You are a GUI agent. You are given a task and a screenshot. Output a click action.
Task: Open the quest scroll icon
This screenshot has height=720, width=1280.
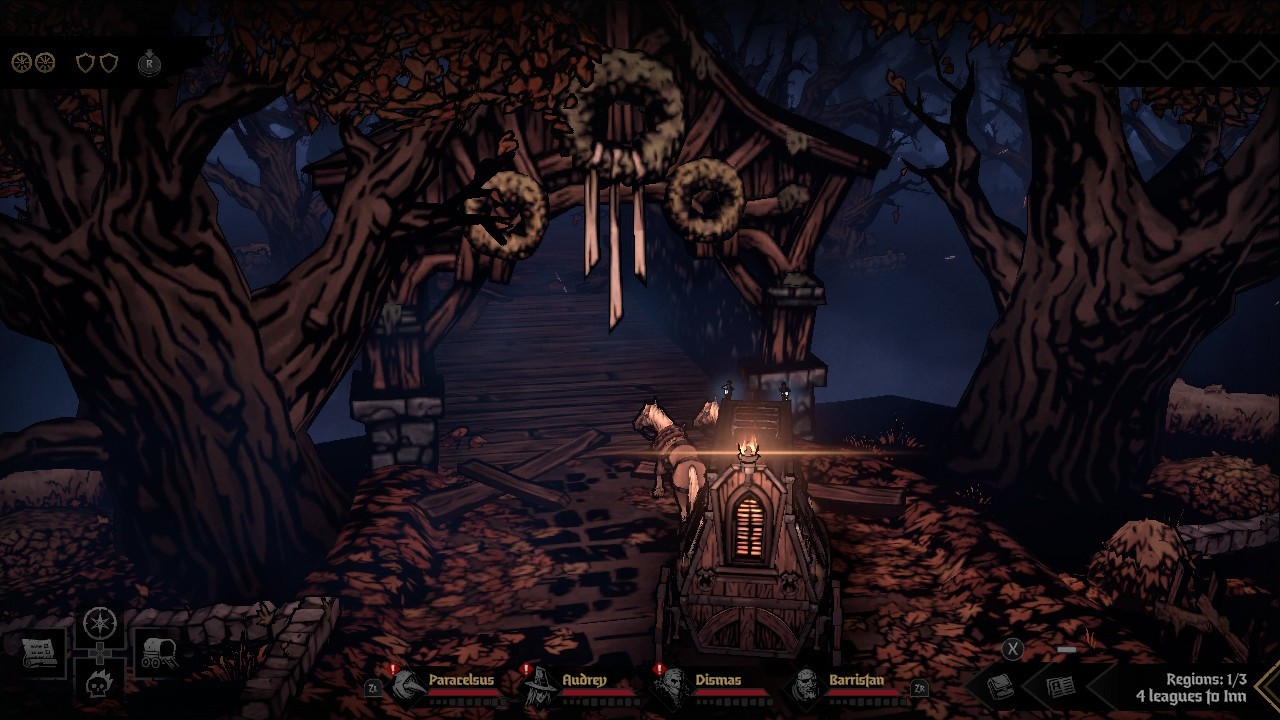point(41,654)
